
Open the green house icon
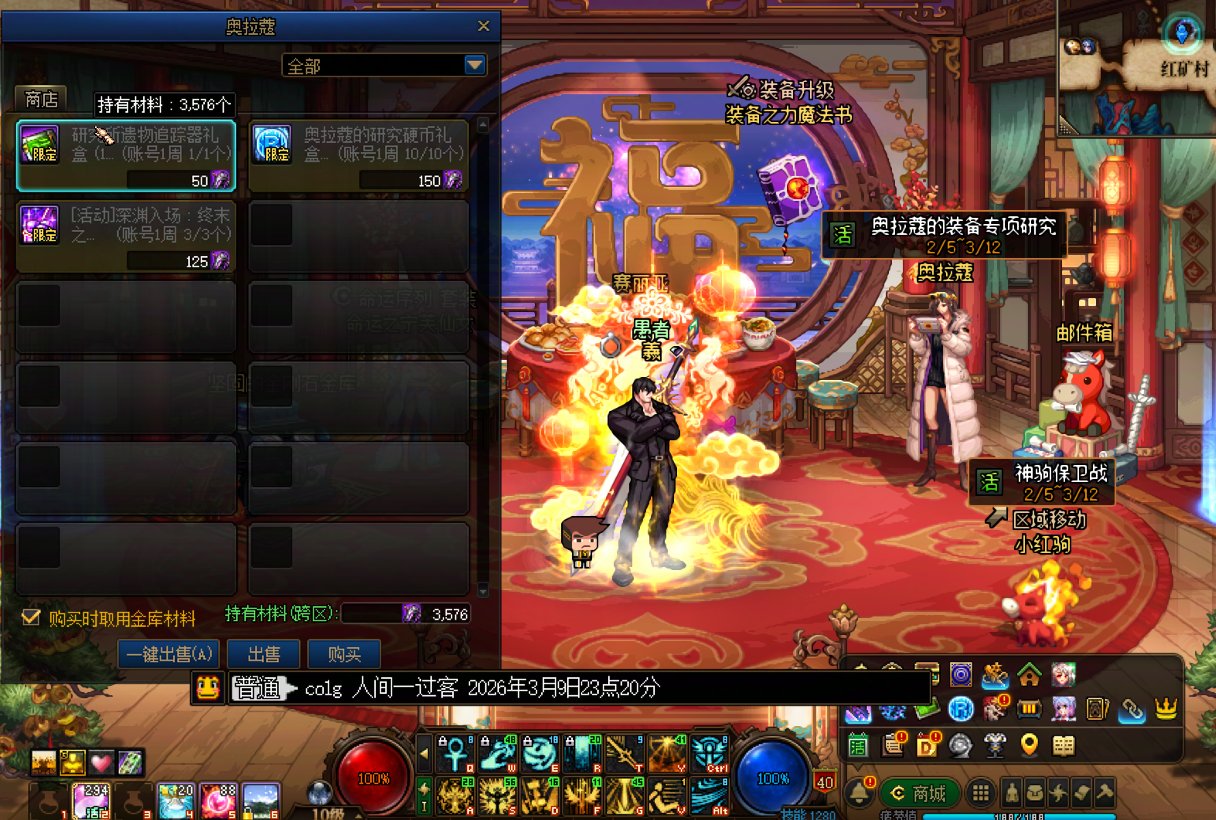(x=1029, y=676)
